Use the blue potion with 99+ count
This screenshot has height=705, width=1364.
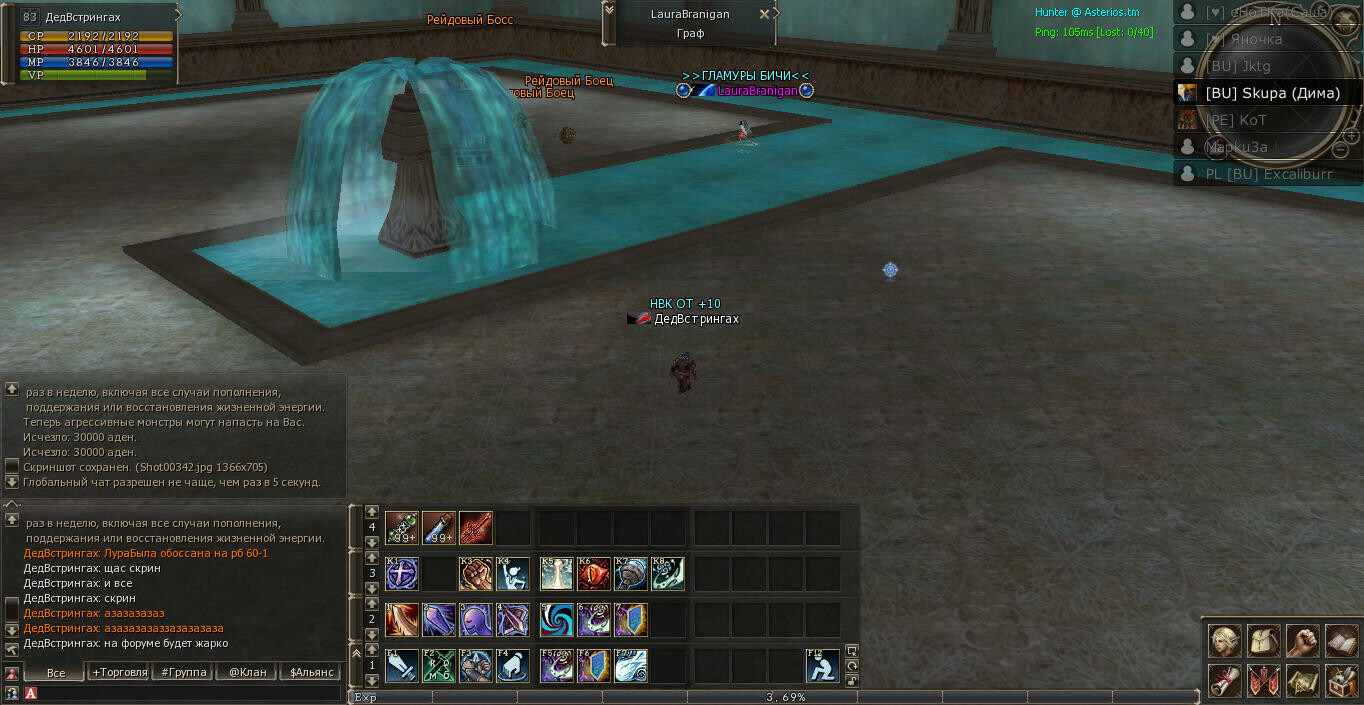tap(439, 527)
